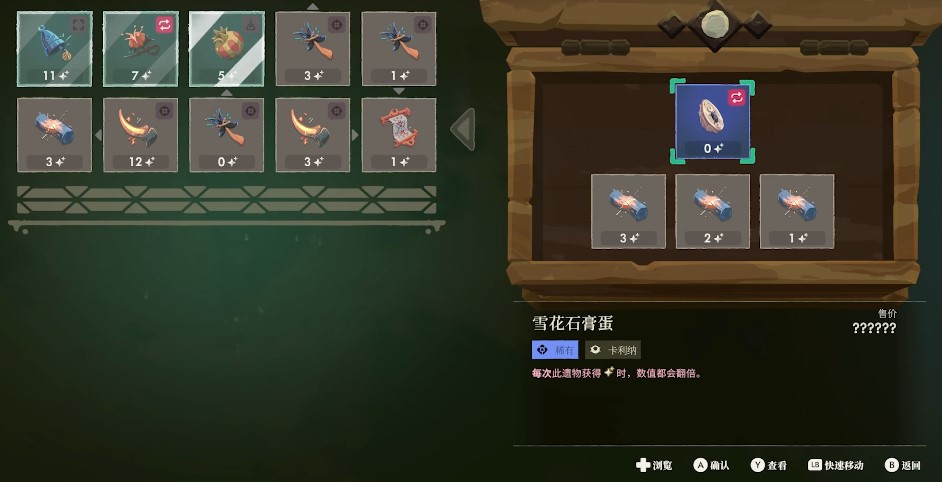The height and width of the screenshot is (482, 942).
Task: Choose the chest's blue log valued 1
Action: (797, 211)
